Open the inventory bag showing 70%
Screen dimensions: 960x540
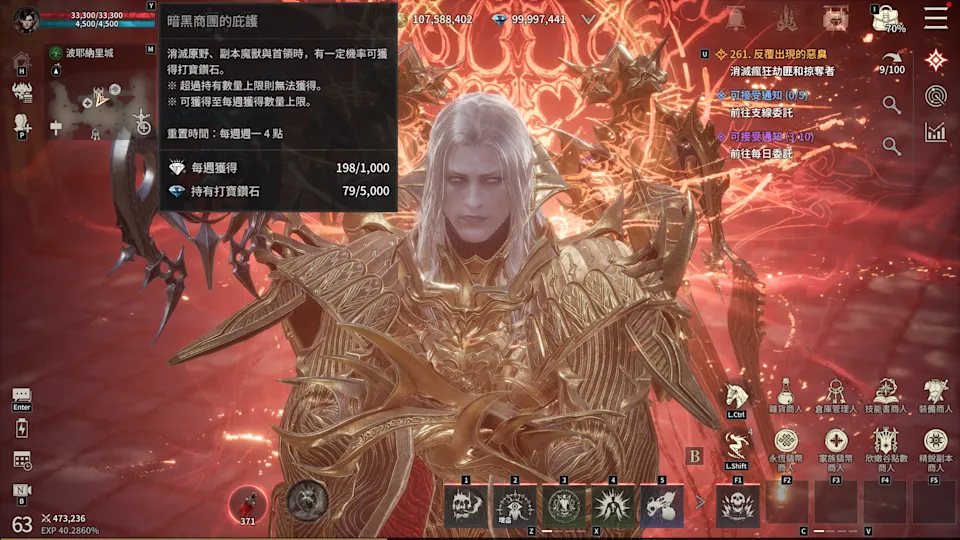[885, 18]
